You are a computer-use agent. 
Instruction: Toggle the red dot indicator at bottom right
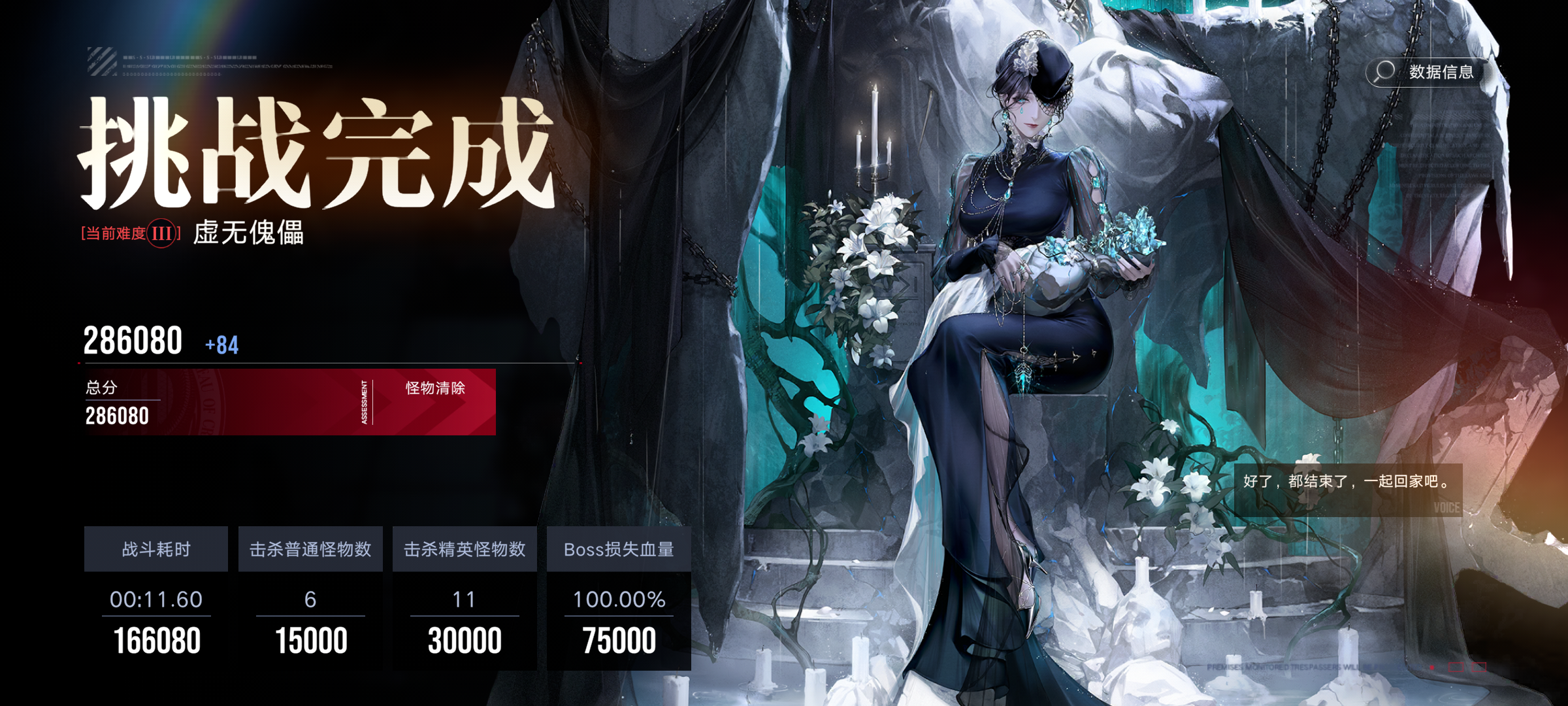click(x=1431, y=667)
